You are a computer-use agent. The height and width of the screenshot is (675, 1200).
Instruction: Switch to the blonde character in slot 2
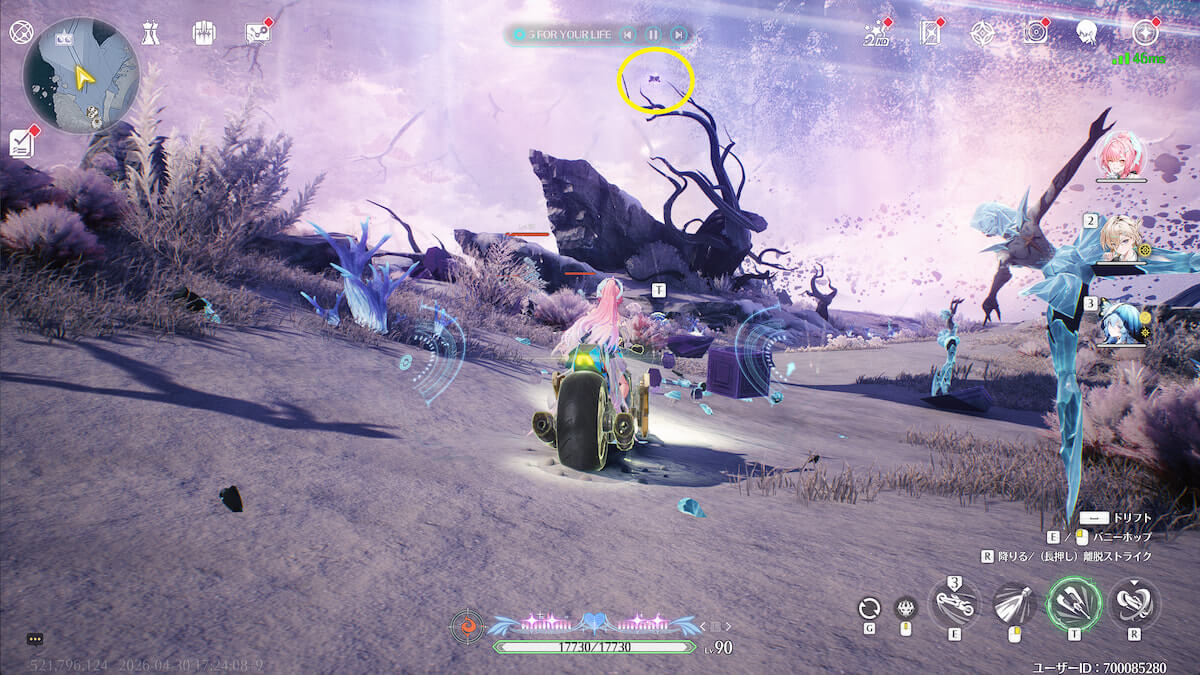1120,238
